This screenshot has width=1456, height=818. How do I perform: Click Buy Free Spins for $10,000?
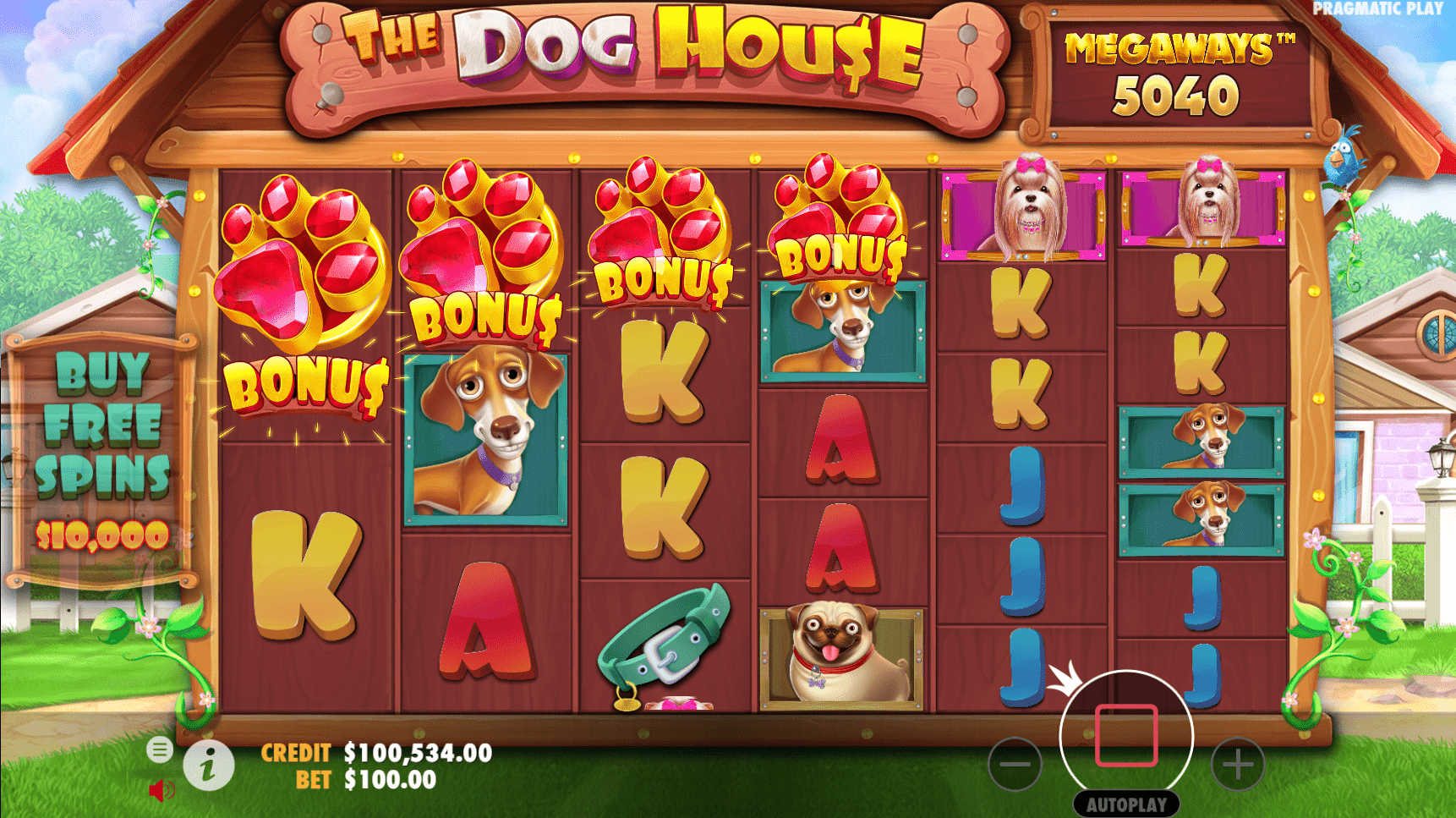pyautogui.click(x=101, y=457)
